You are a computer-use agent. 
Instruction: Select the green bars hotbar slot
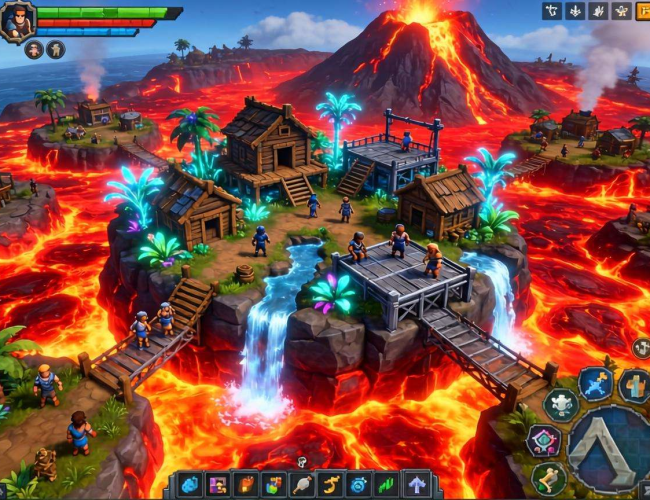pos(386,485)
